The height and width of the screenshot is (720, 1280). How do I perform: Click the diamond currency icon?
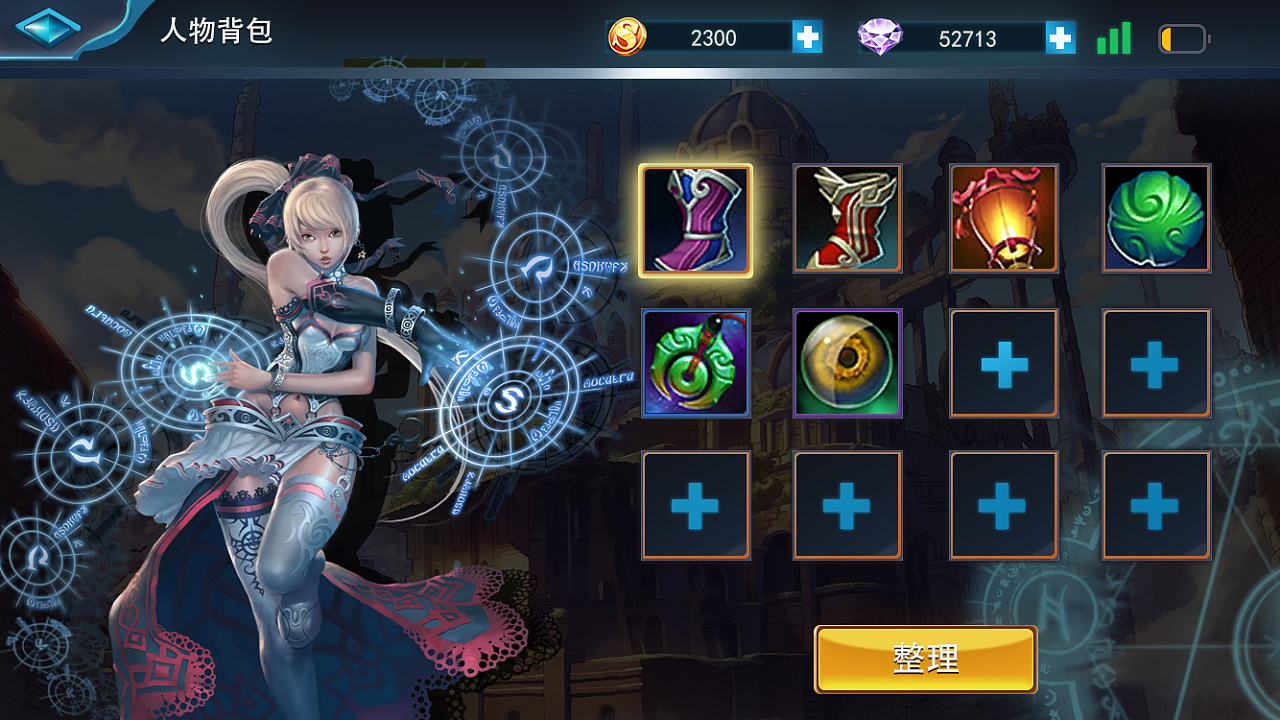[x=884, y=37]
